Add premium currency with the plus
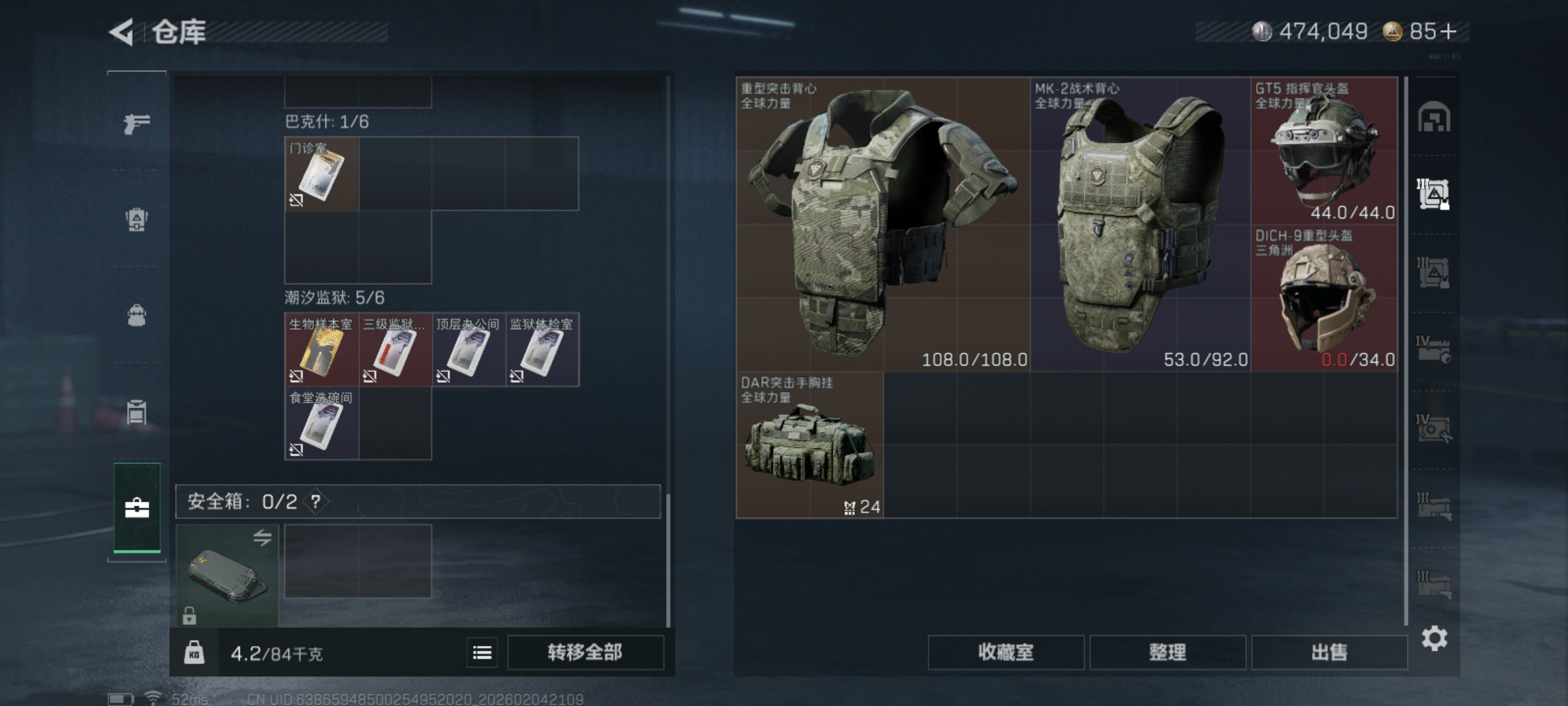 (1448, 31)
